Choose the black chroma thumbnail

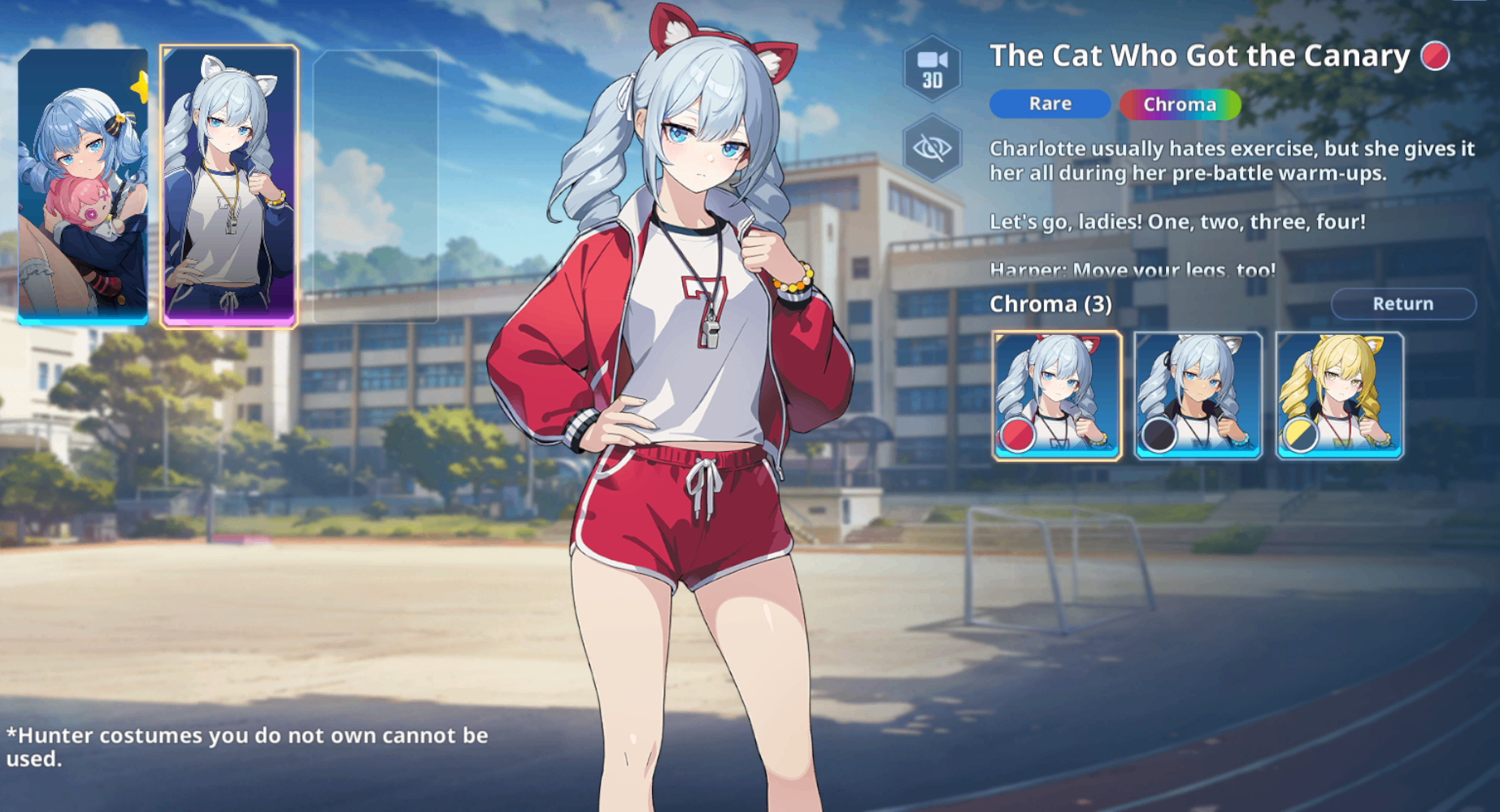point(1198,396)
